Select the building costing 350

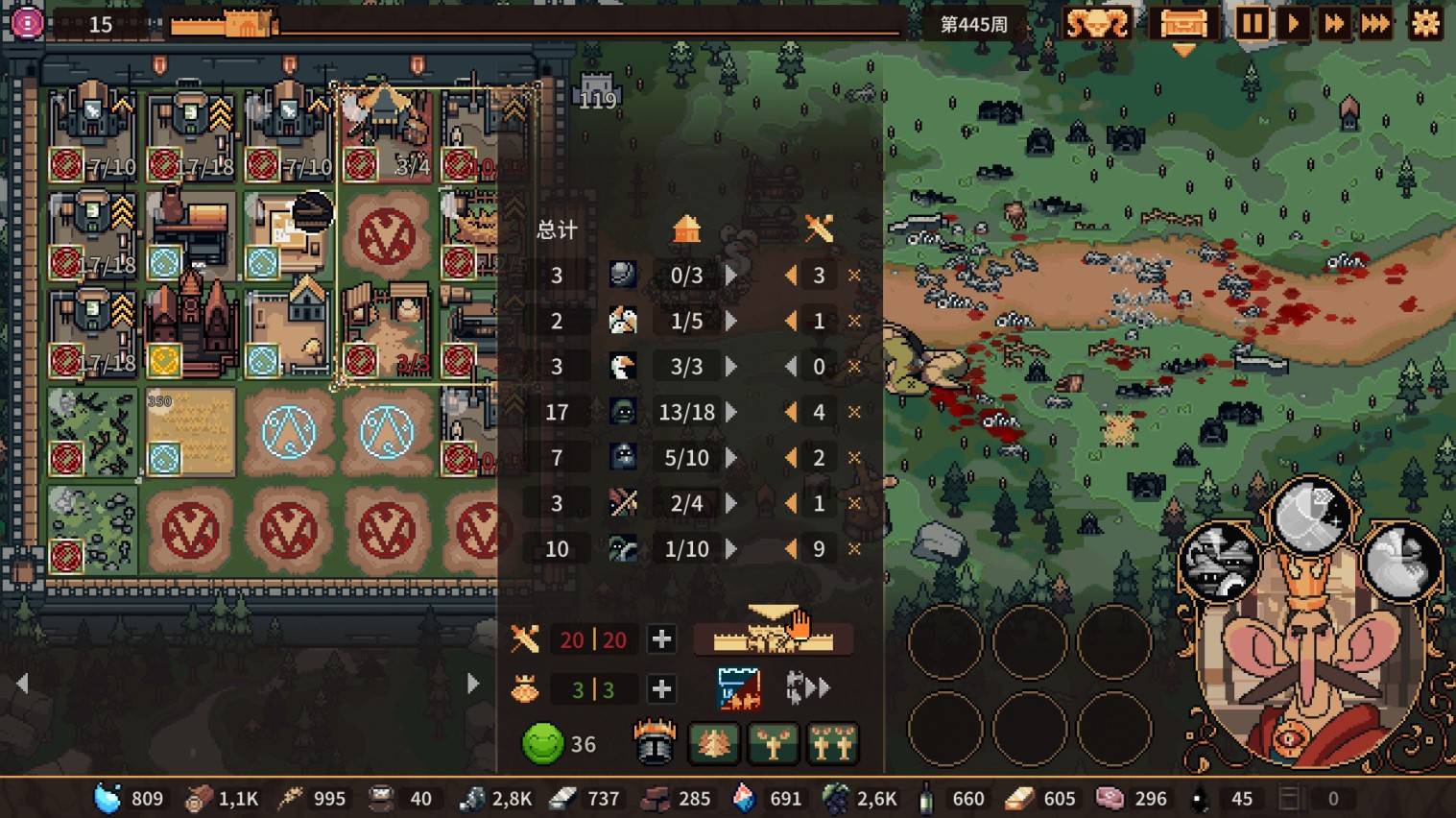click(190, 432)
